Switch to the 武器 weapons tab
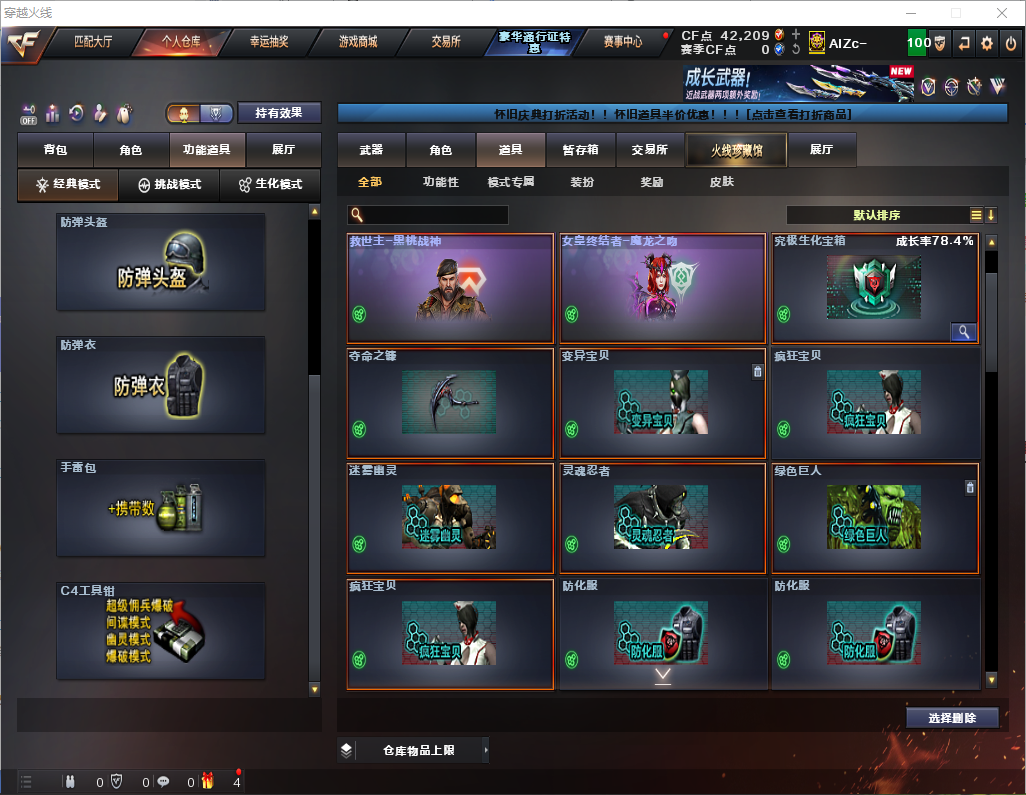The height and width of the screenshot is (795, 1026). click(x=371, y=150)
